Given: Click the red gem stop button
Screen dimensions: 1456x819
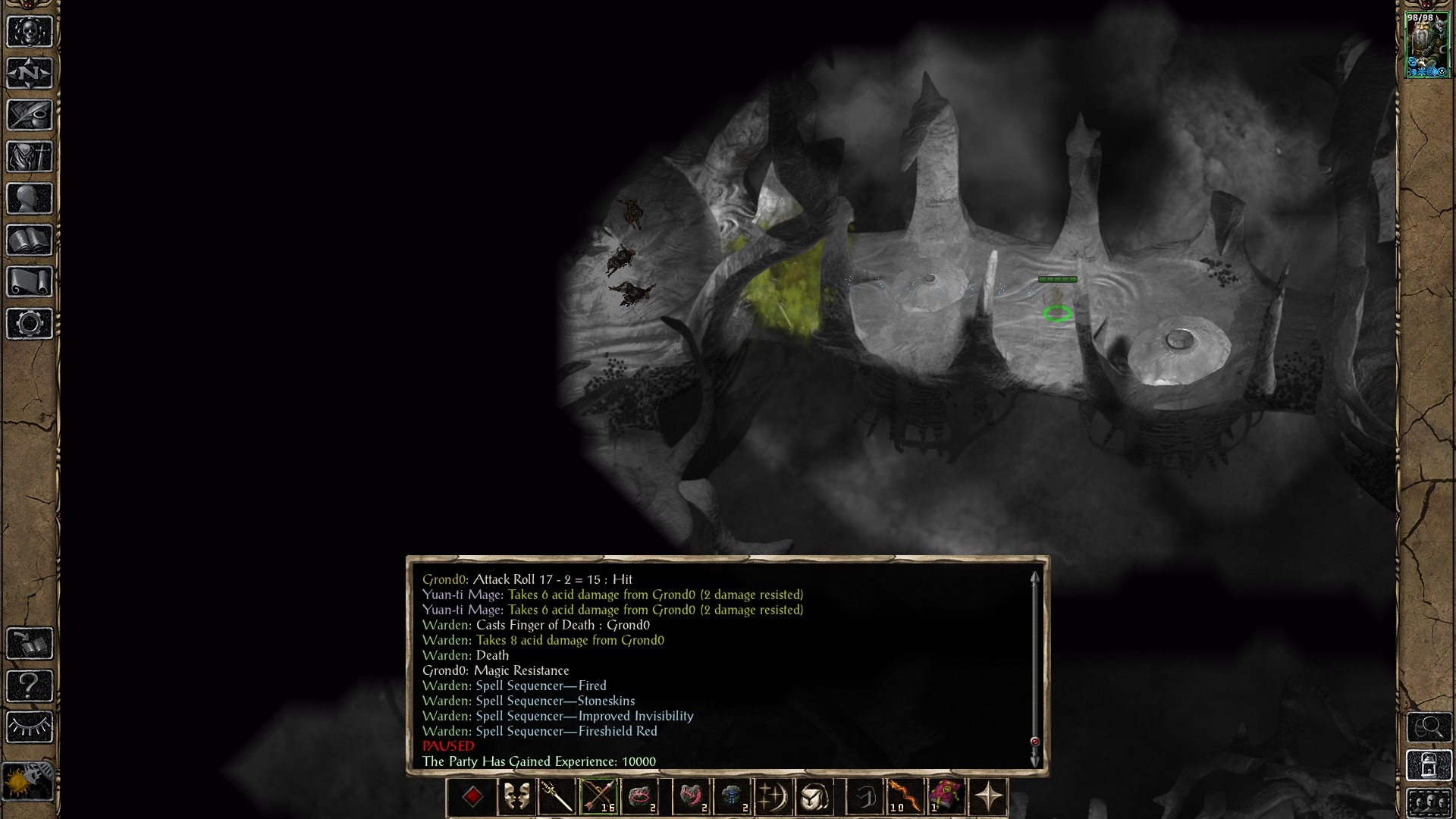Looking at the screenshot, I should click(472, 797).
